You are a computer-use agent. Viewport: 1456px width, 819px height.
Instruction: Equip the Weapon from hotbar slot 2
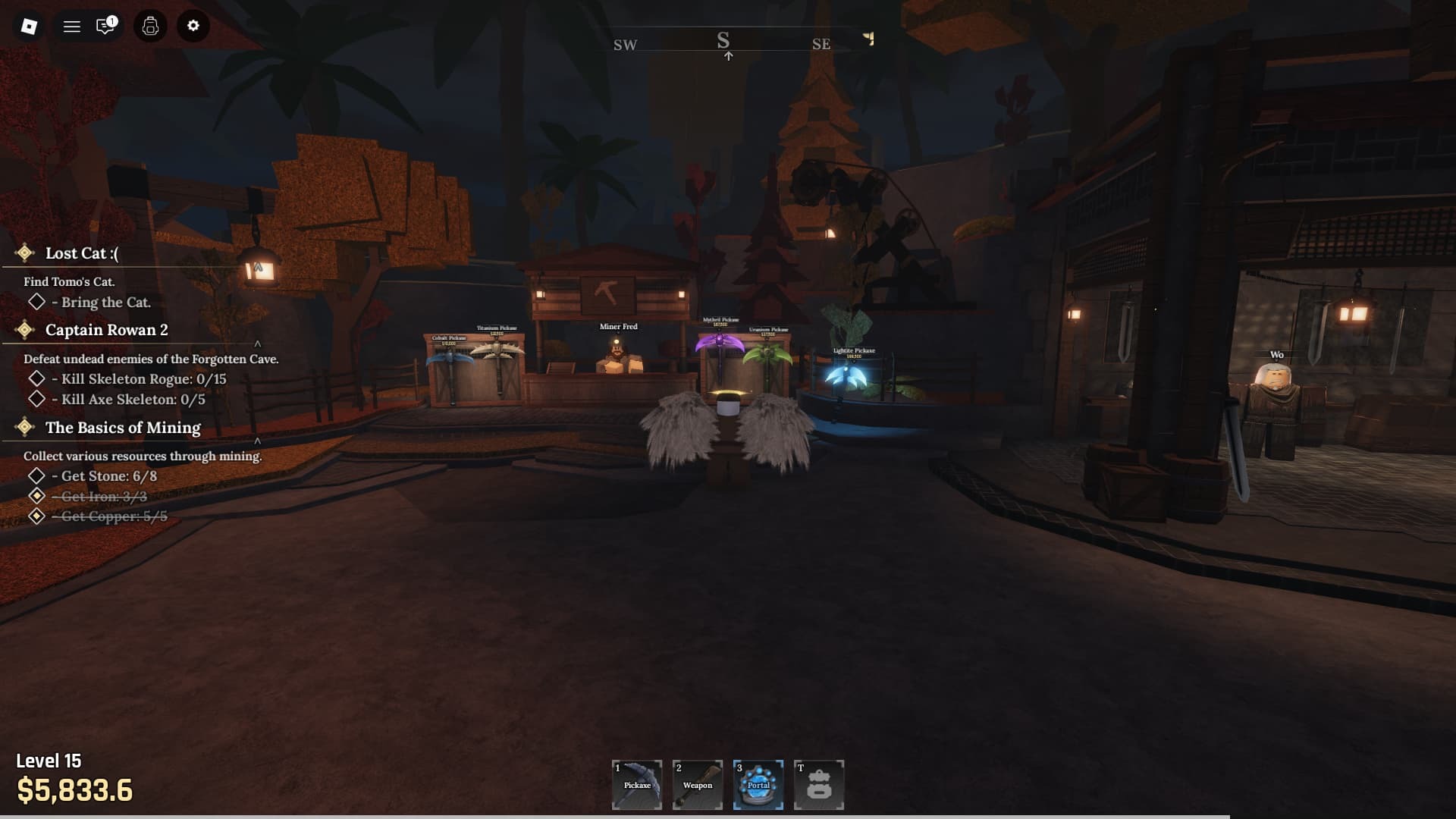[698, 785]
